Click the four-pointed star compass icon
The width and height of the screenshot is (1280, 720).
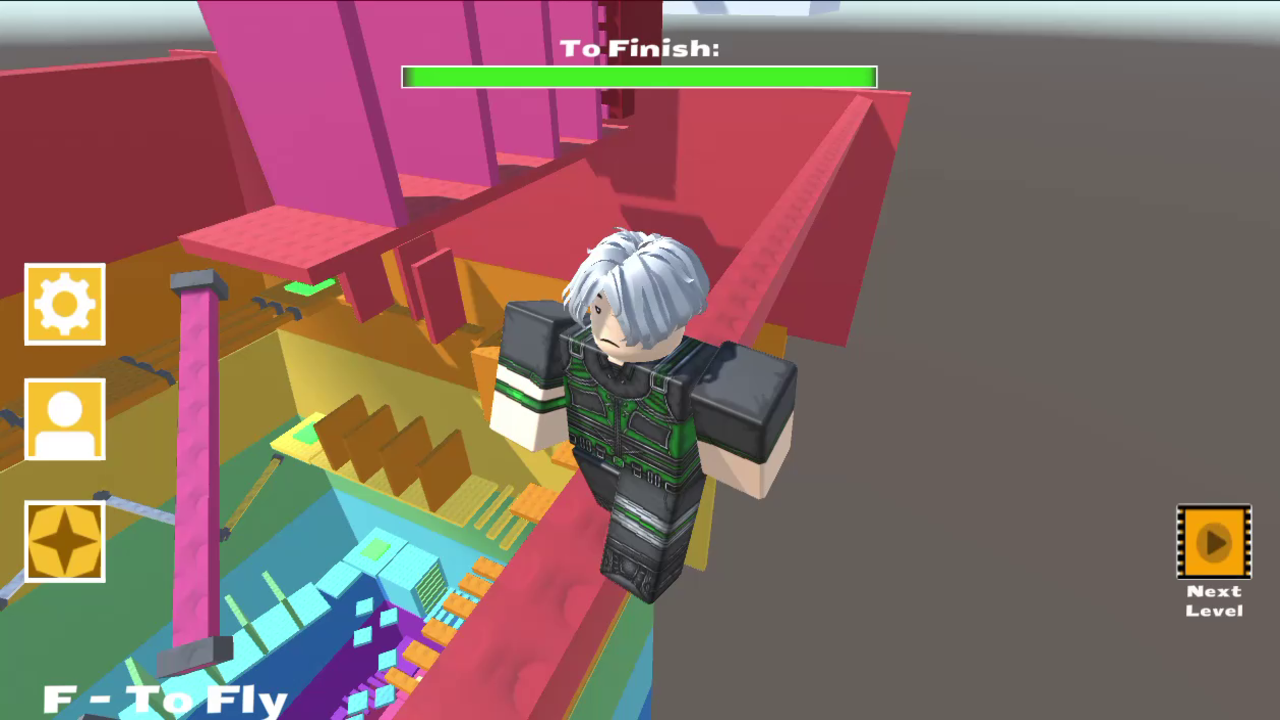[x=64, y=540]
